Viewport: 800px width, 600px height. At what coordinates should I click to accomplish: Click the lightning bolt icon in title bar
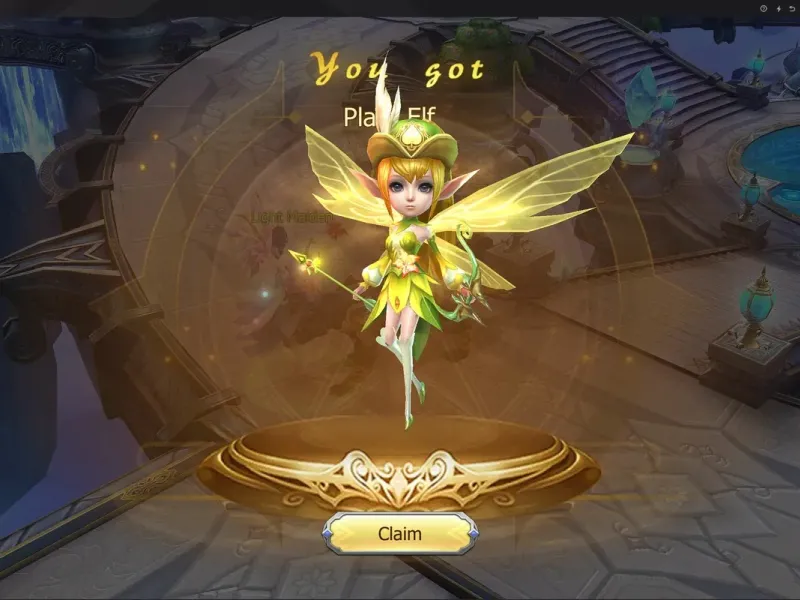(777, 8)
